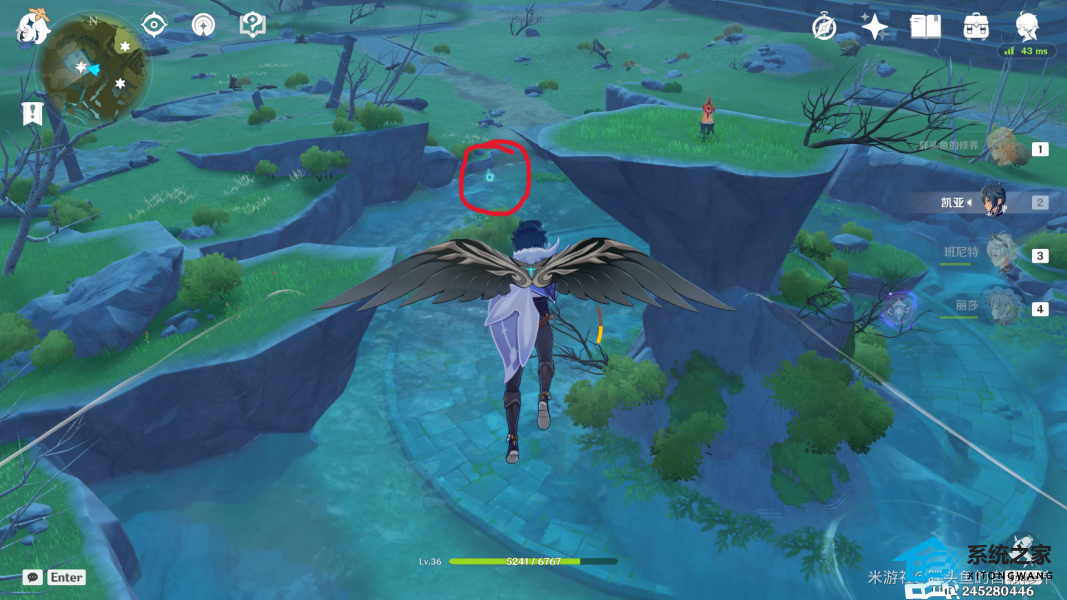The width and height of the screenshot is (1067, 600).
Task: Open the chat speech bubble
Action: (32, 577)
